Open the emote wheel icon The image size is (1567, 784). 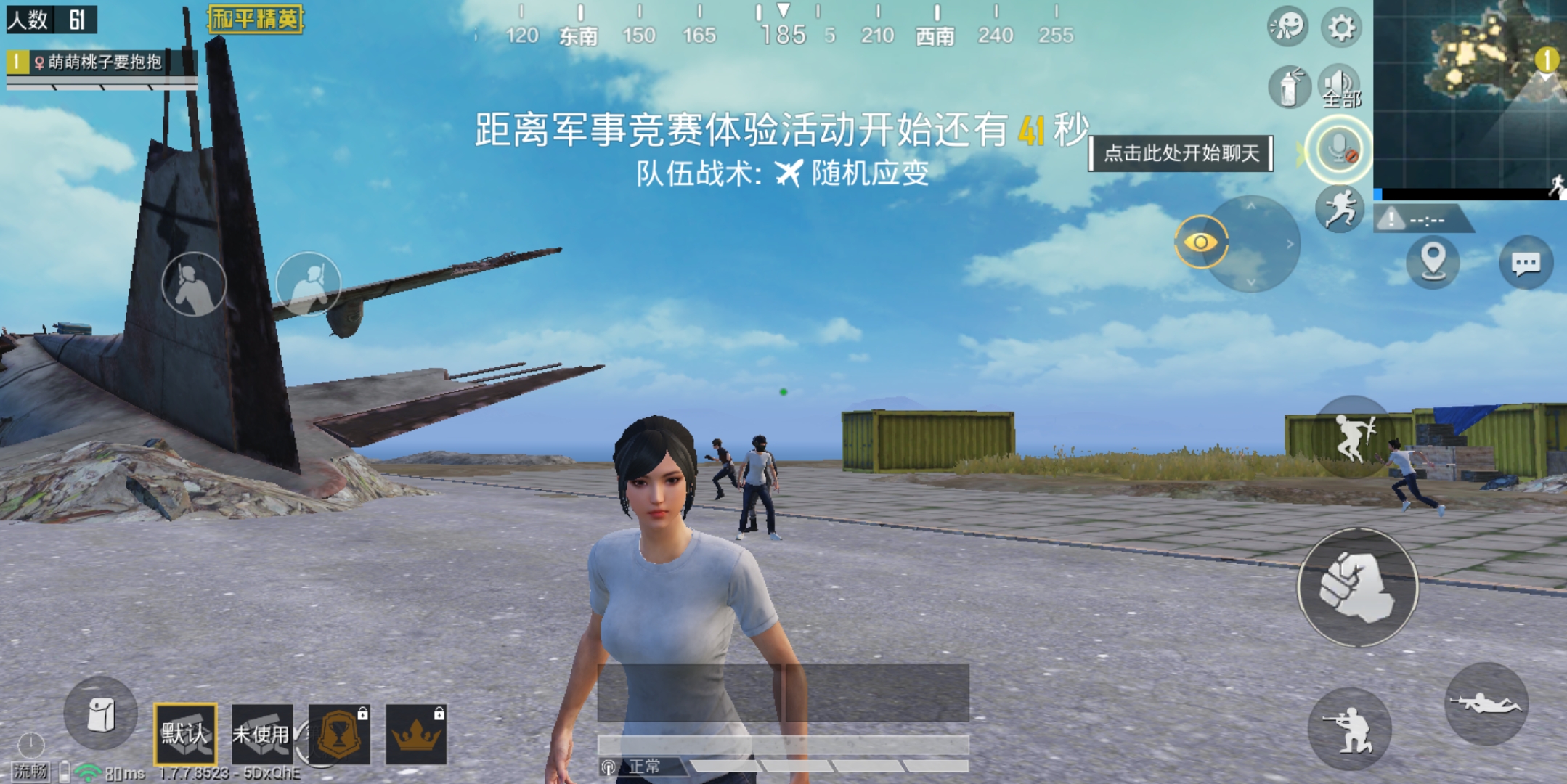click(1287, 27)
